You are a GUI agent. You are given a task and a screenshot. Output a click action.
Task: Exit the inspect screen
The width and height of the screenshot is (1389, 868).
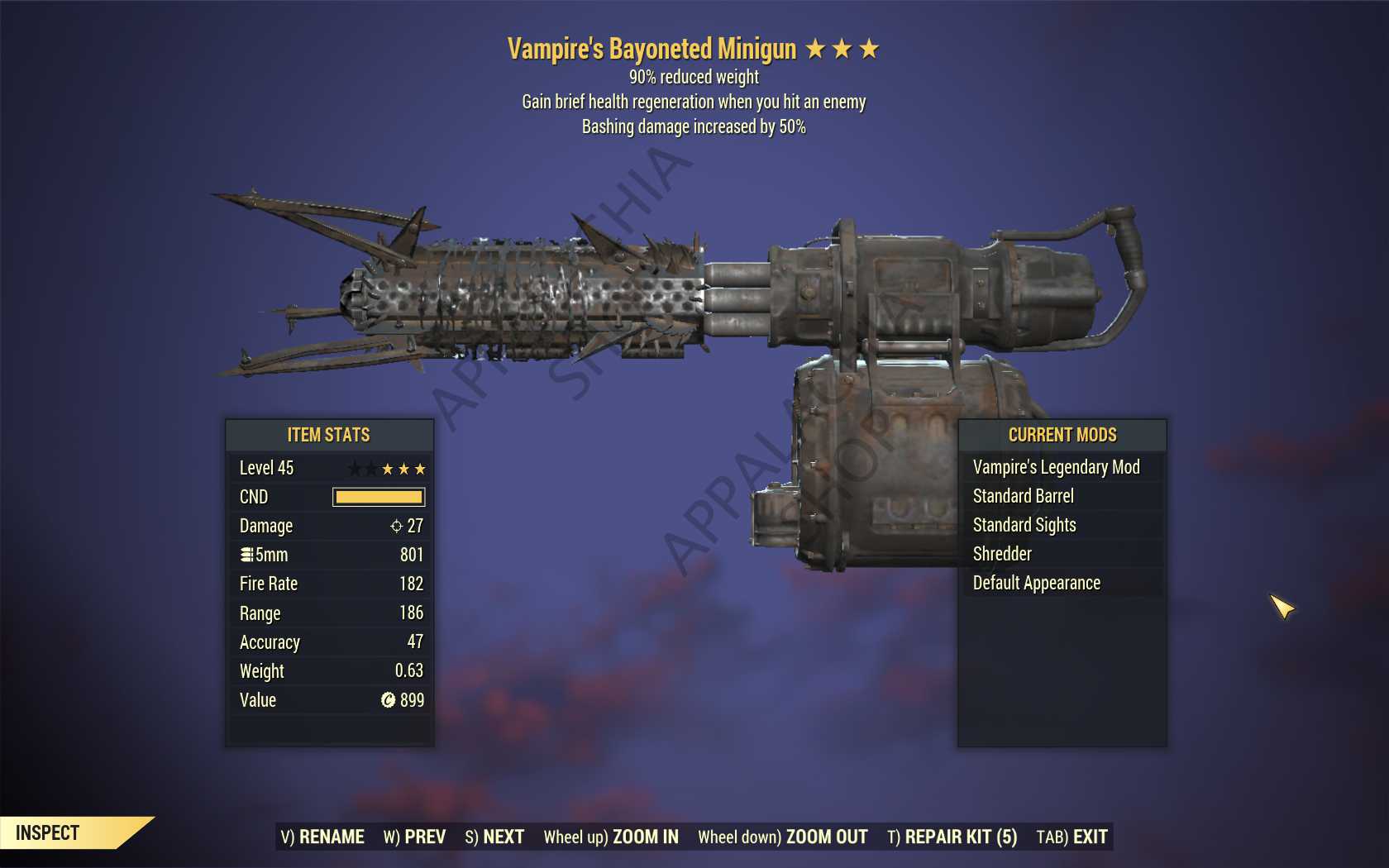coord(1072,837)
